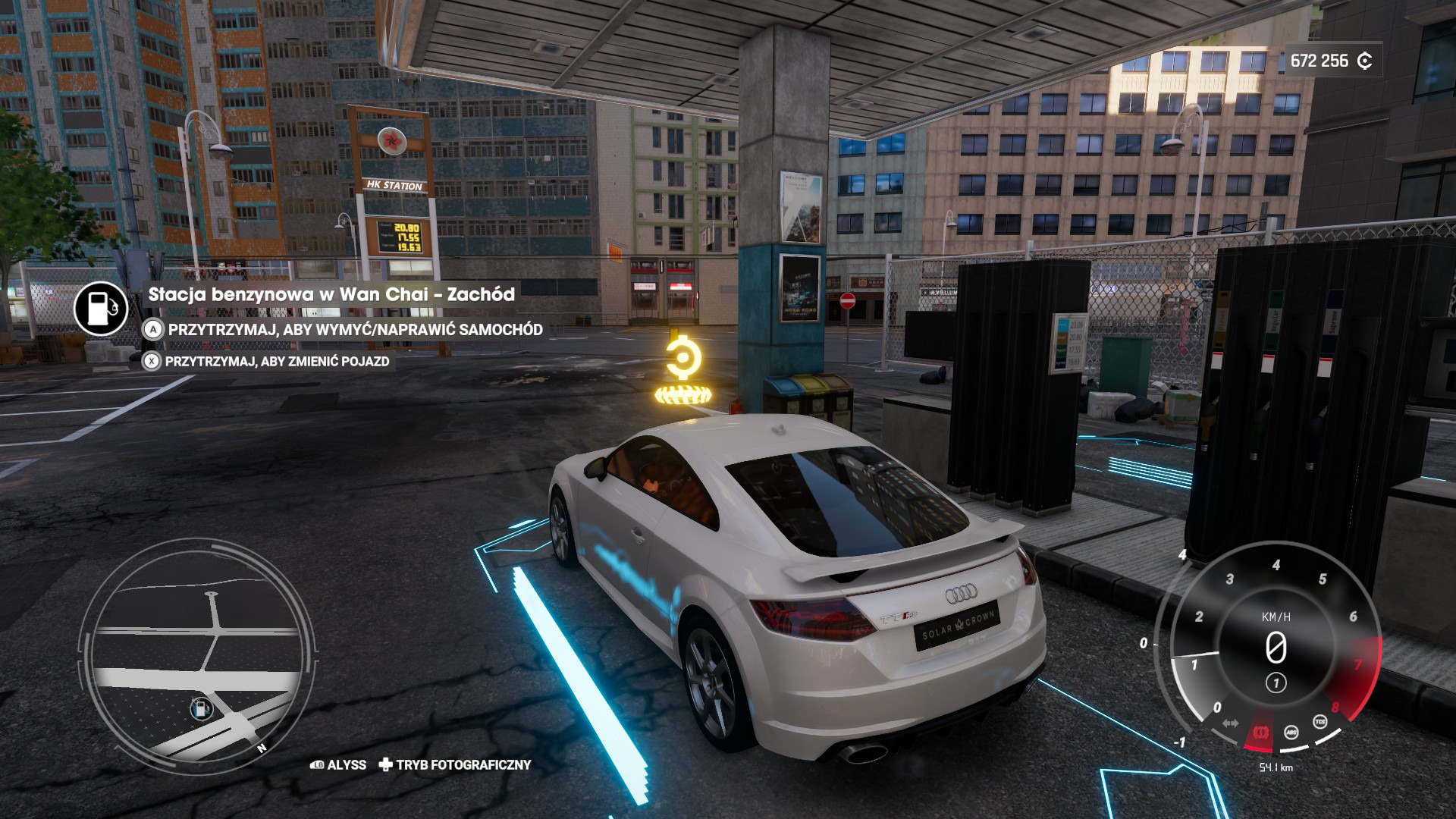1456x819 pixels.
Task: Activate Tryb Fotograficzny photo mode
Action: [456, 765]
